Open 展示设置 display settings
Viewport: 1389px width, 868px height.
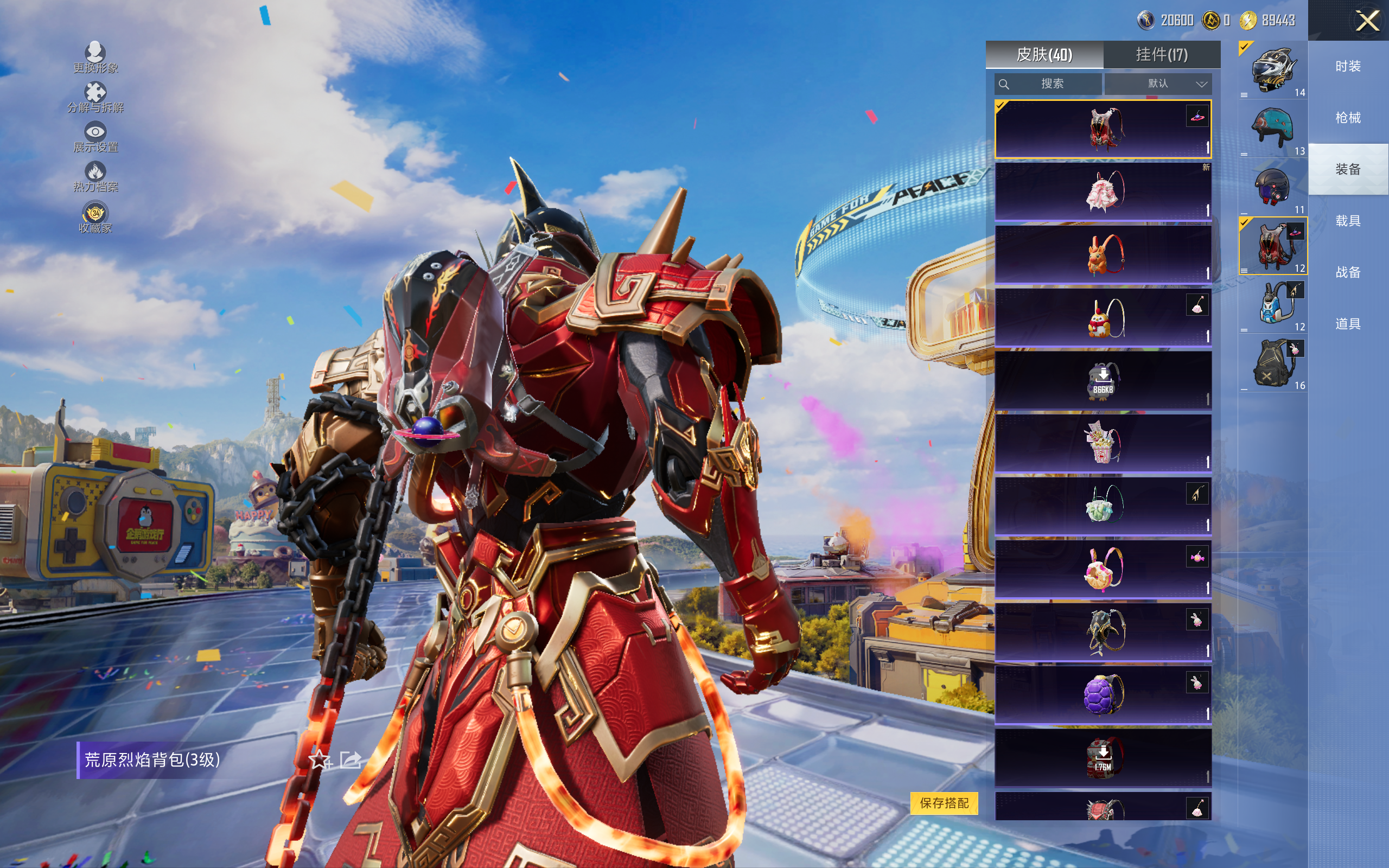[x=95, y=137]
